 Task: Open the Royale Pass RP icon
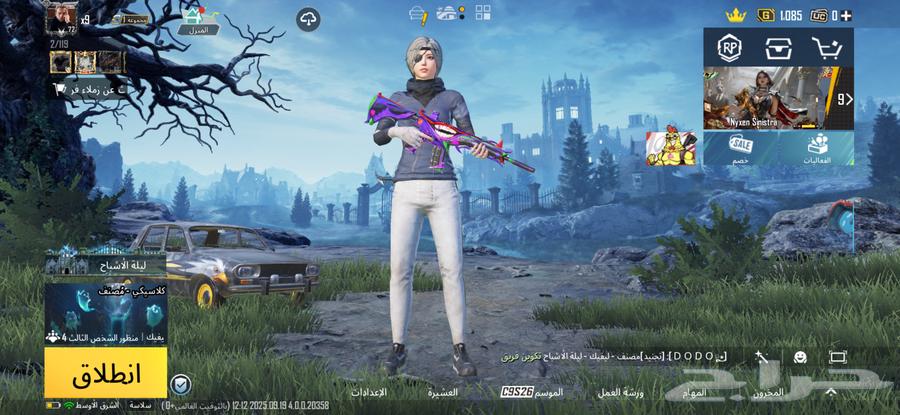729,47
